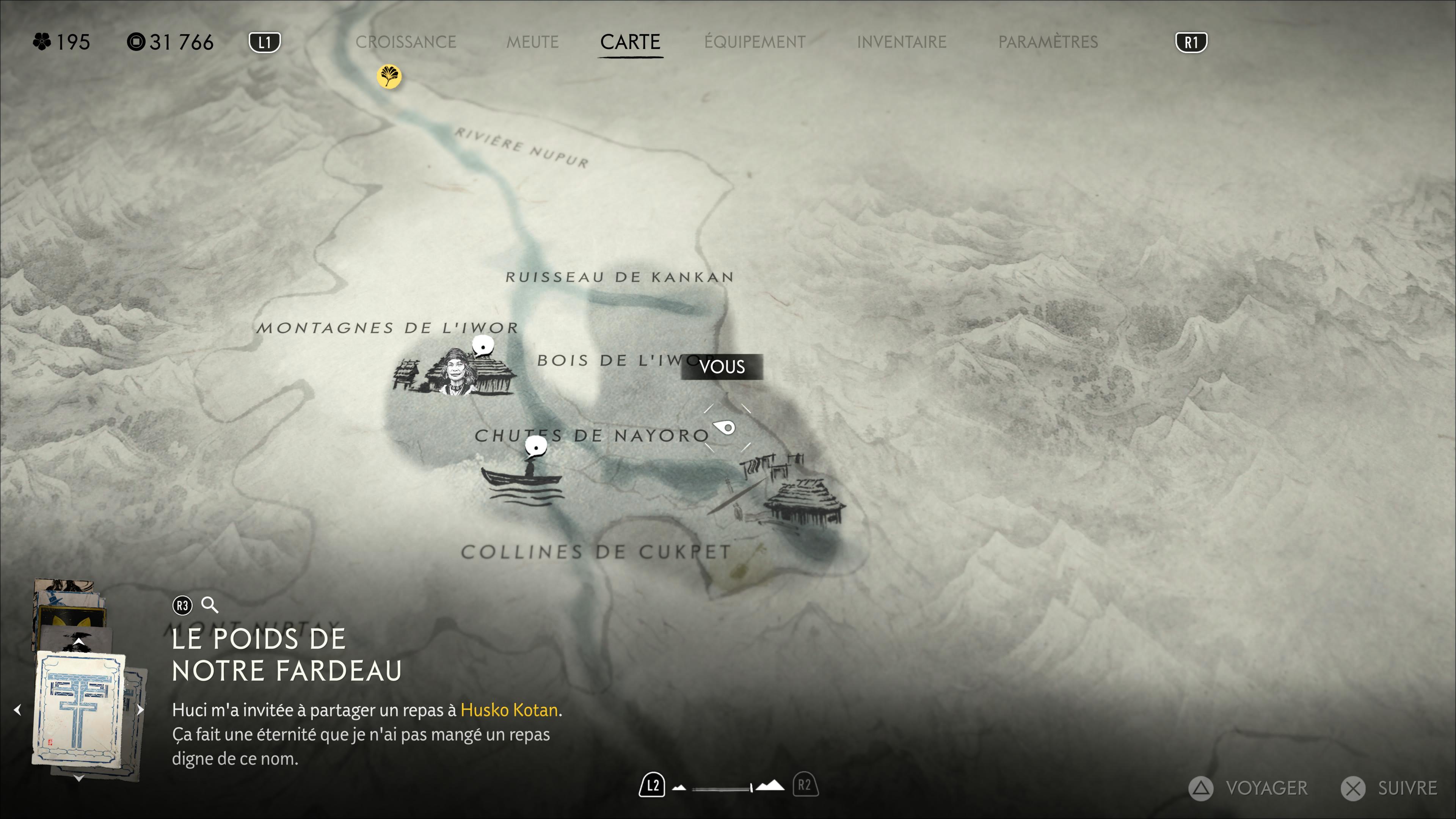Select the player position marker labeled Vous
Viewport: 1456px width, 819px height.
coord(726,427)
